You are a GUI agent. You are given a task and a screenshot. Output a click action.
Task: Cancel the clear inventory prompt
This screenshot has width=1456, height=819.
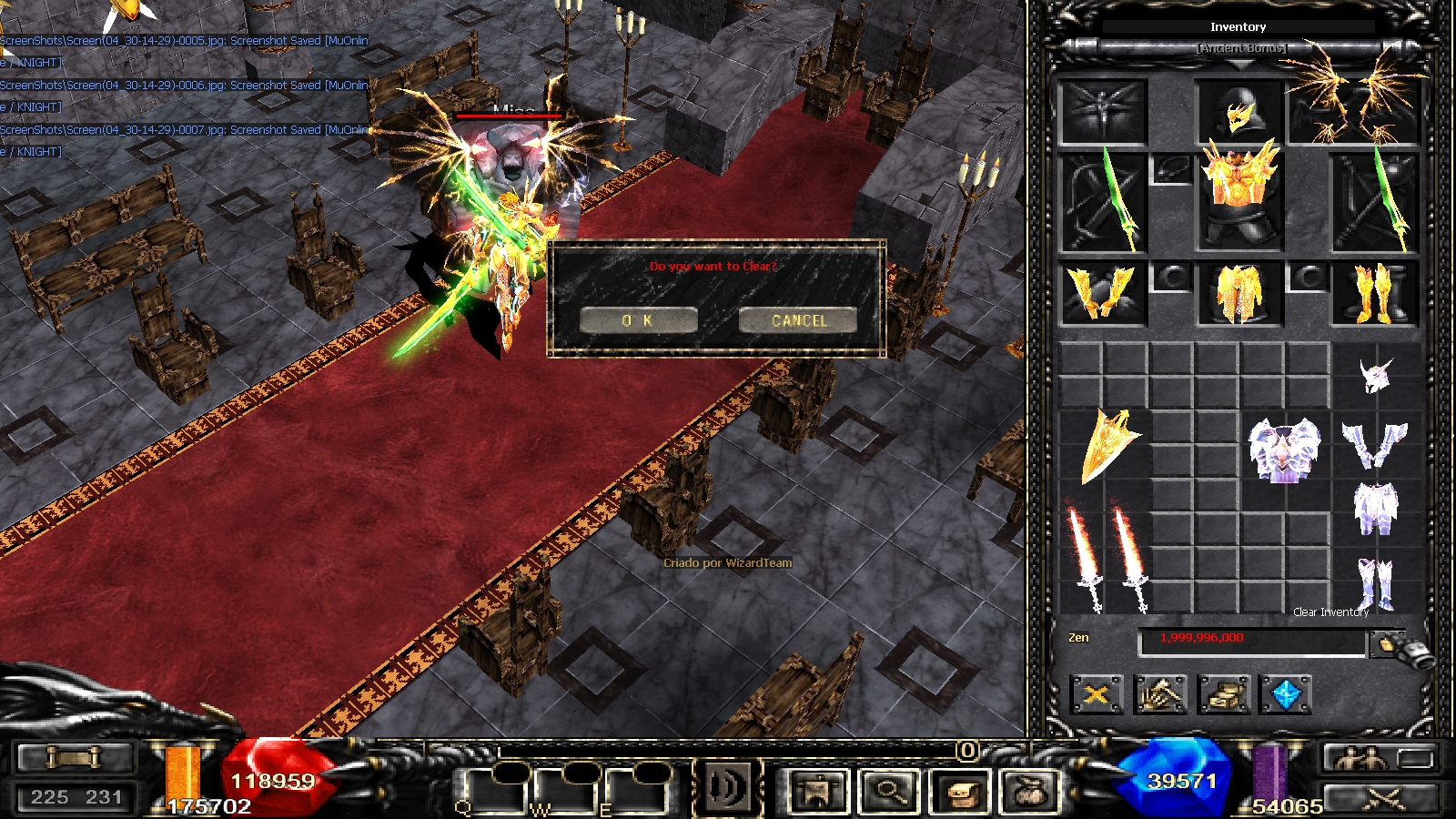pos(798,320)
